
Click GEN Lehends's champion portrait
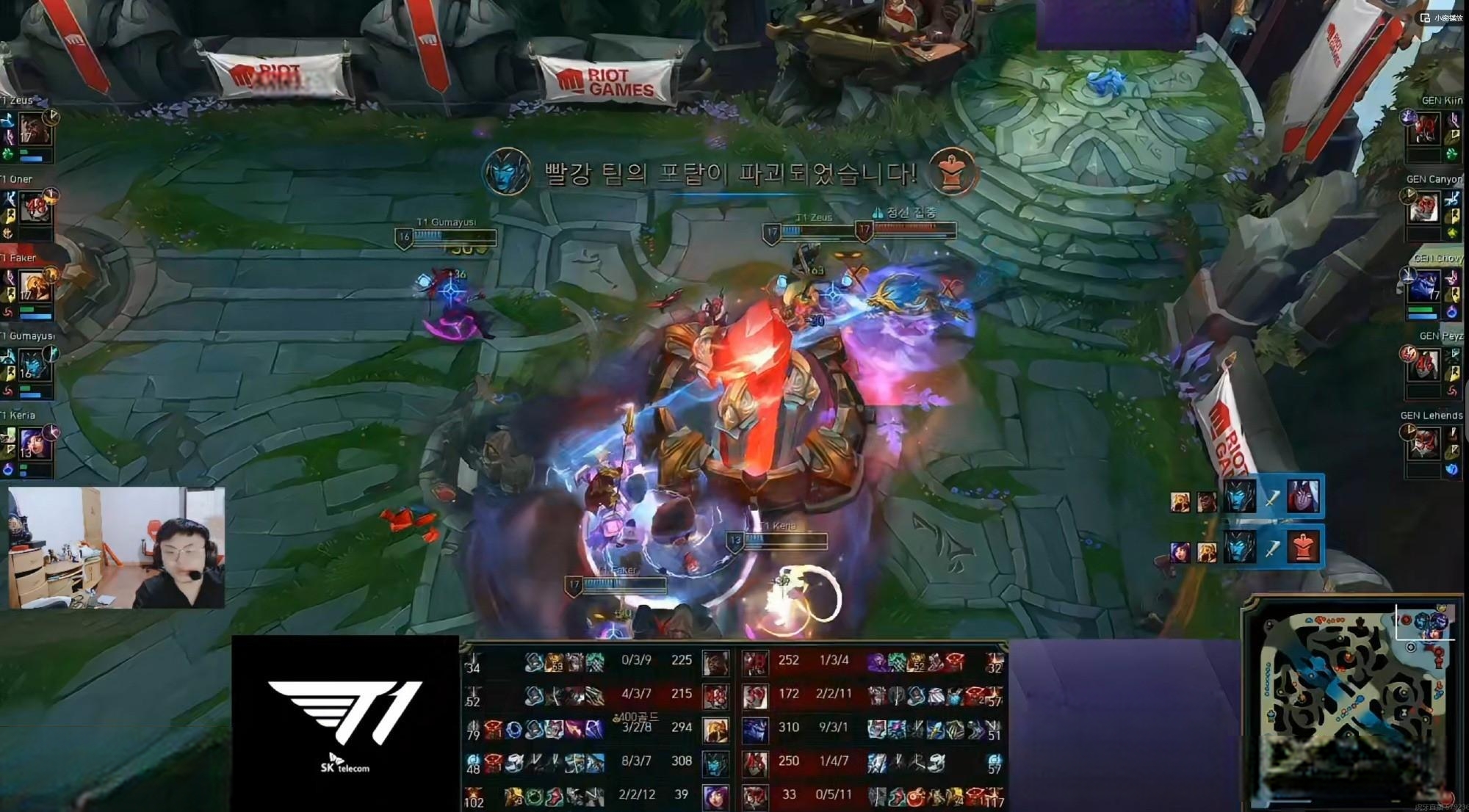pos(1425,444)
